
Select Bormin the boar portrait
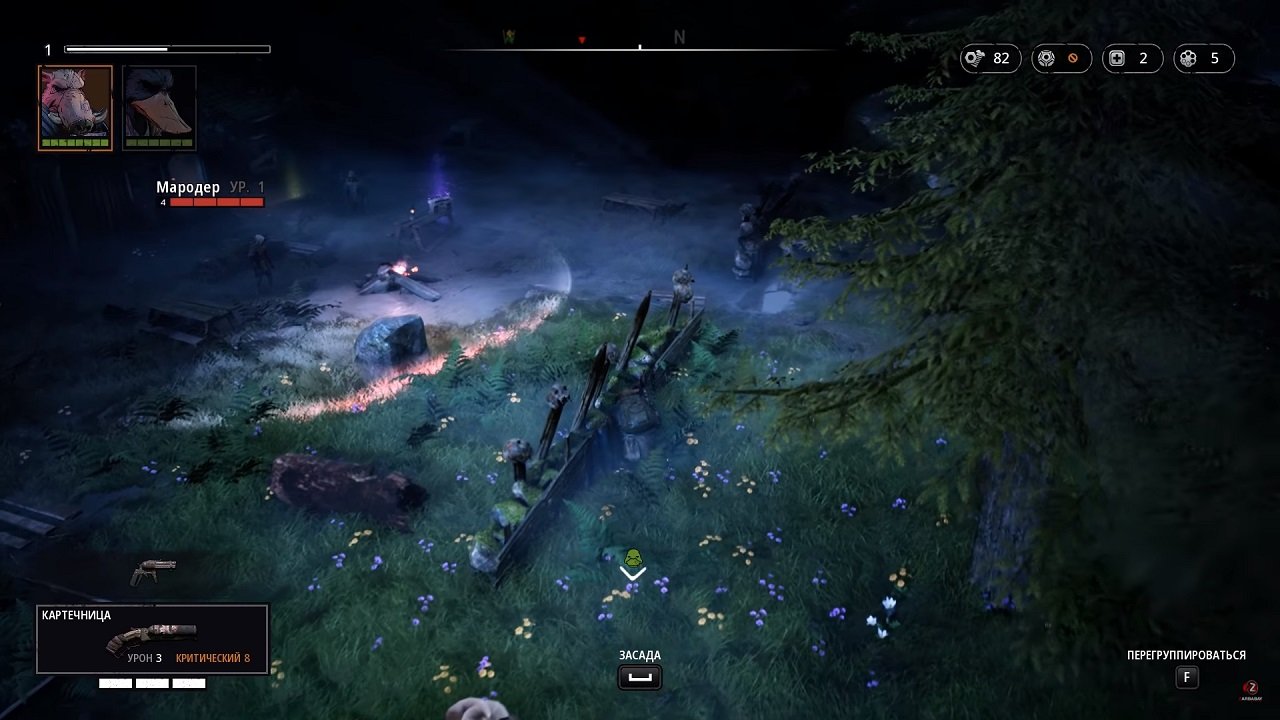(x=75, y=108)
